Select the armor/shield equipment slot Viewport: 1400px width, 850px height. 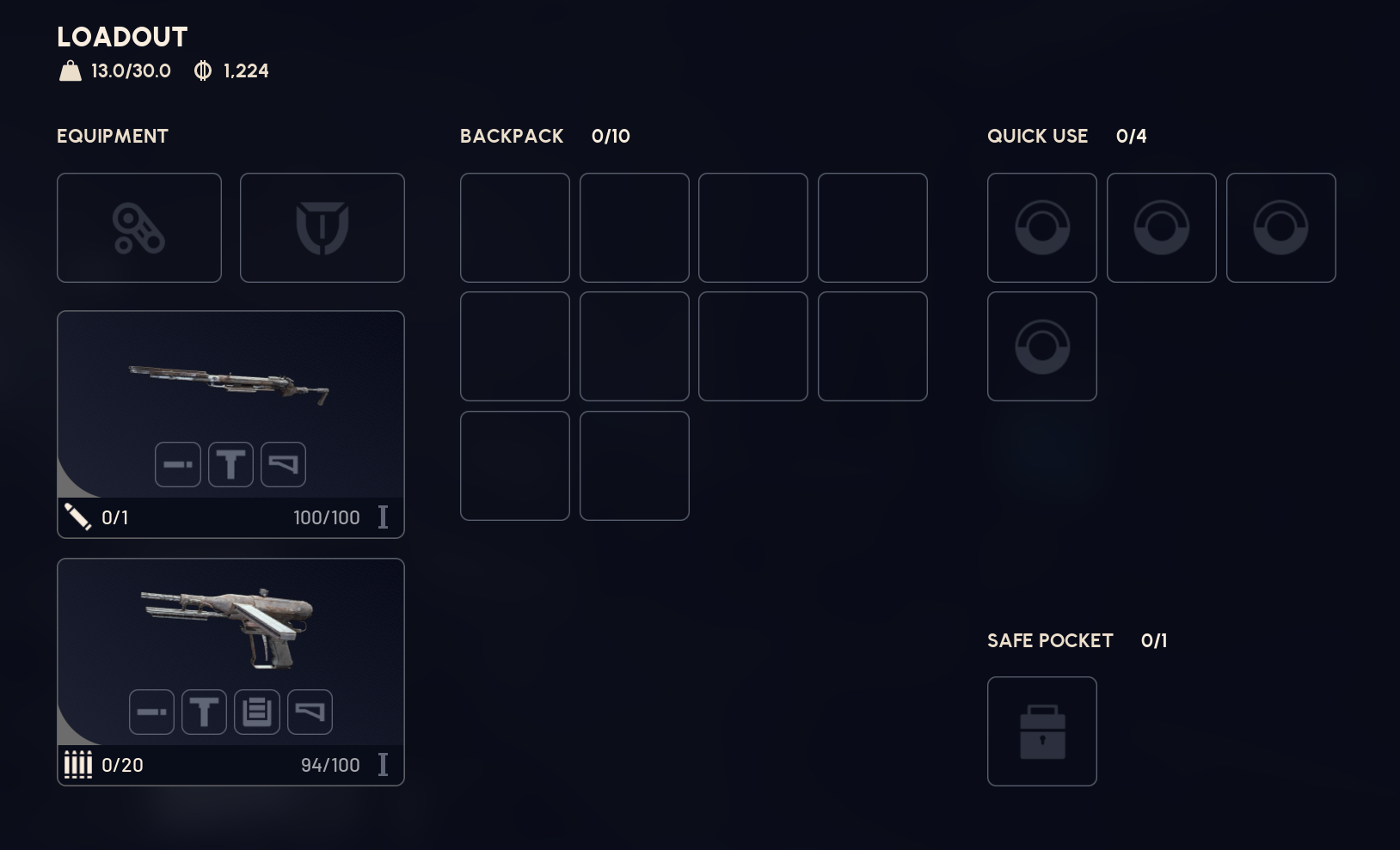322,227
